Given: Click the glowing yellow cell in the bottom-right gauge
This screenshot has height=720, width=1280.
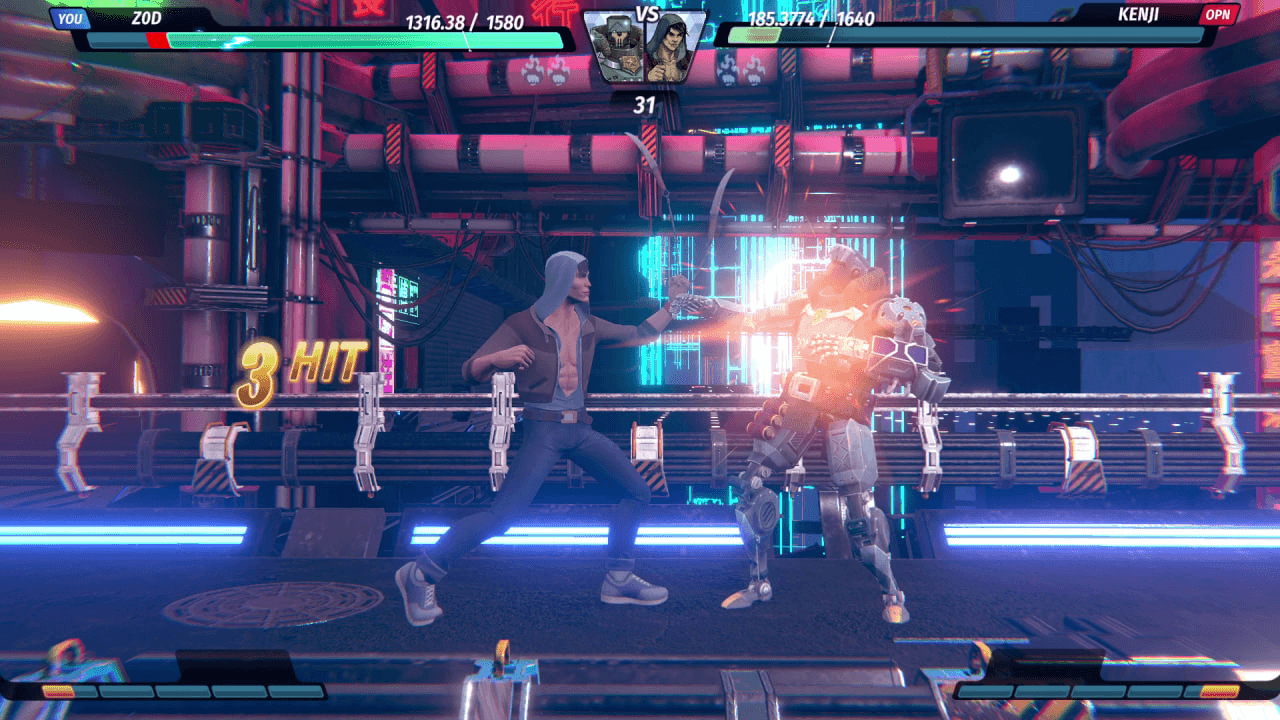Looking at the screenshot, I should [x=1218, y=692].
